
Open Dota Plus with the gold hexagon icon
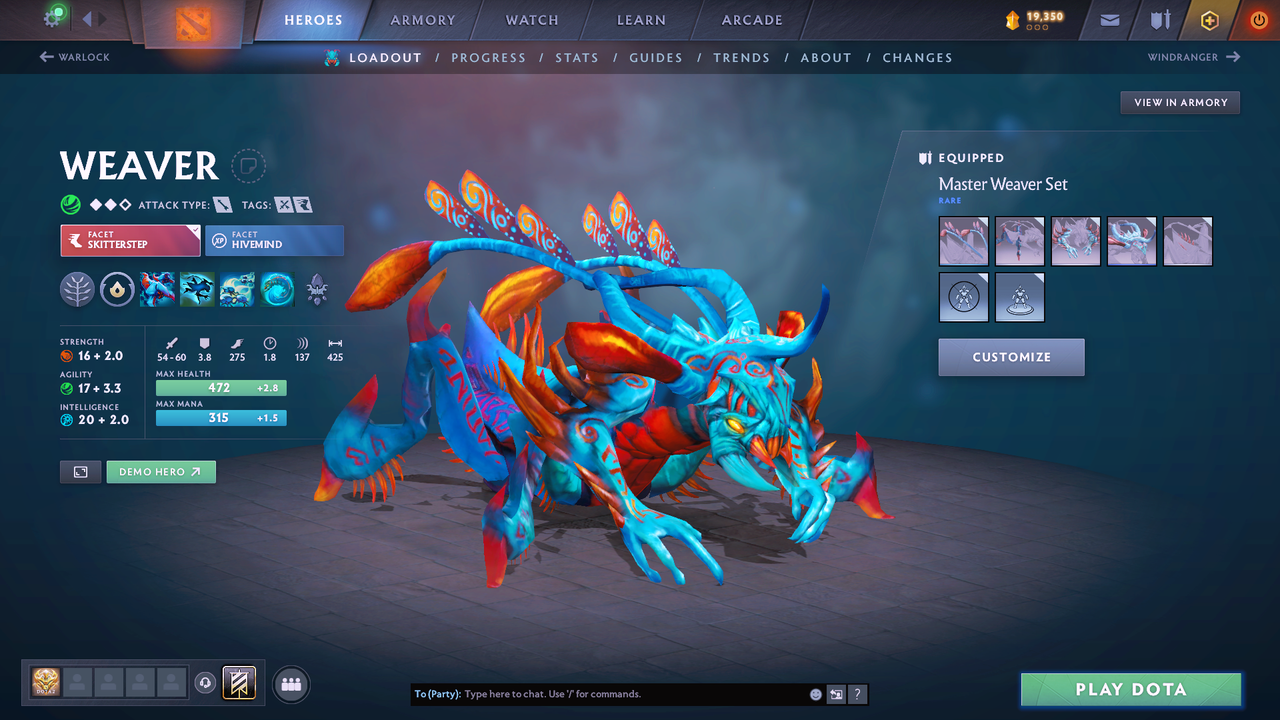coord(1209,19)
